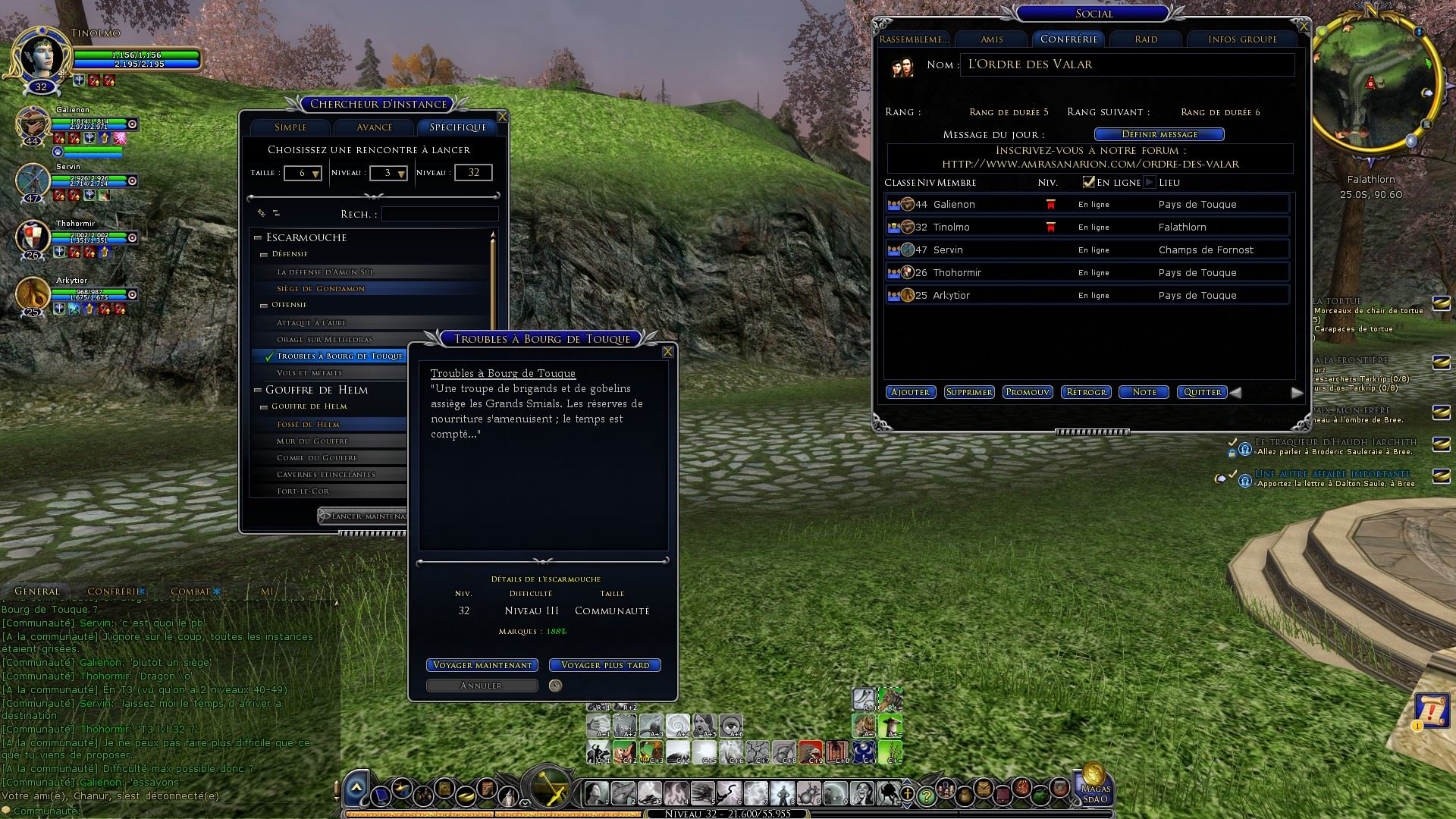Show the Infos Groupe tab
The height and width of the screenshot is (819, 1456).
pos(1242,39)
